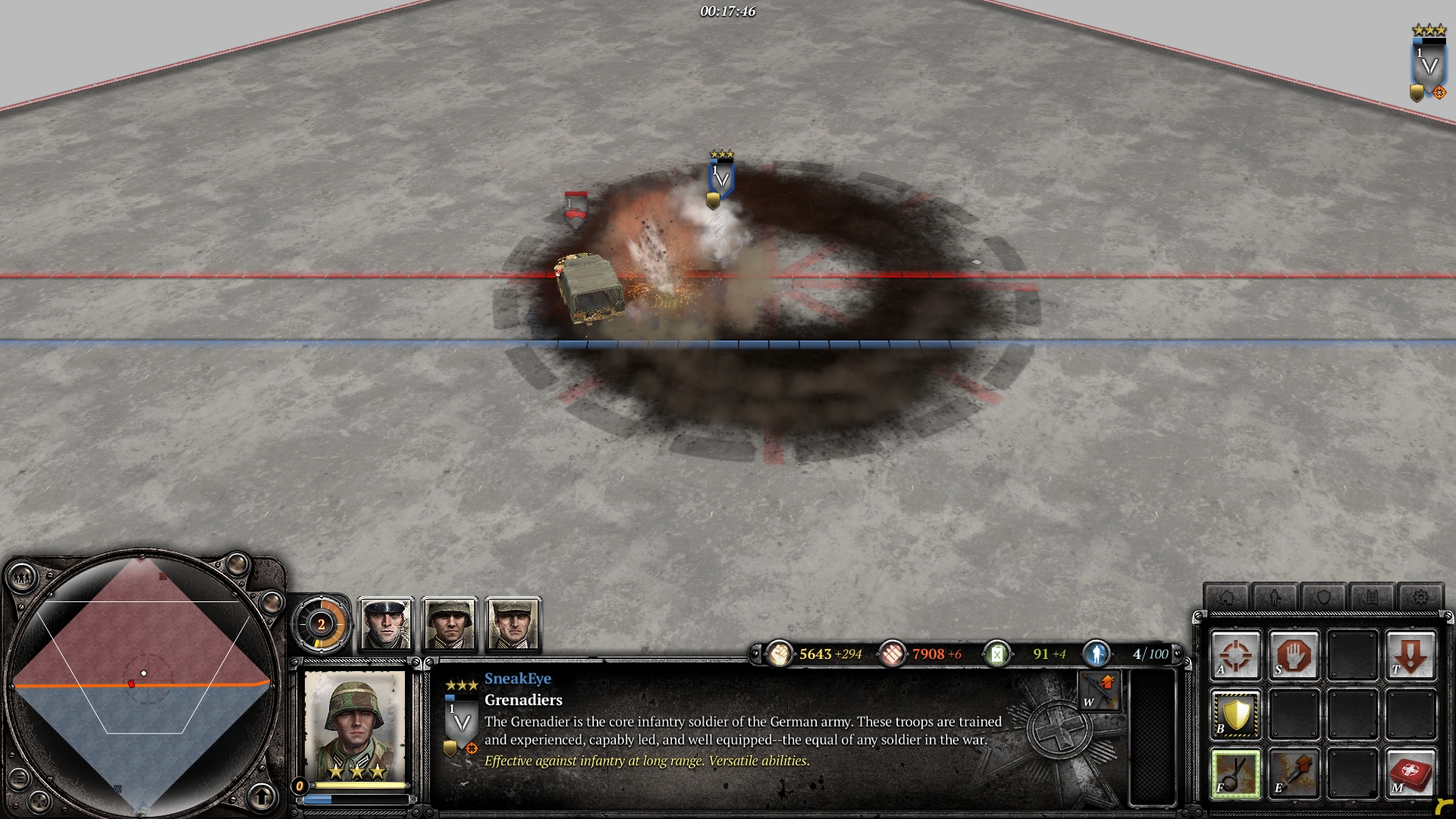Pick the commander portrait with field cap
The height and width of the screenshot is (819, 1456).
[513, 625]
